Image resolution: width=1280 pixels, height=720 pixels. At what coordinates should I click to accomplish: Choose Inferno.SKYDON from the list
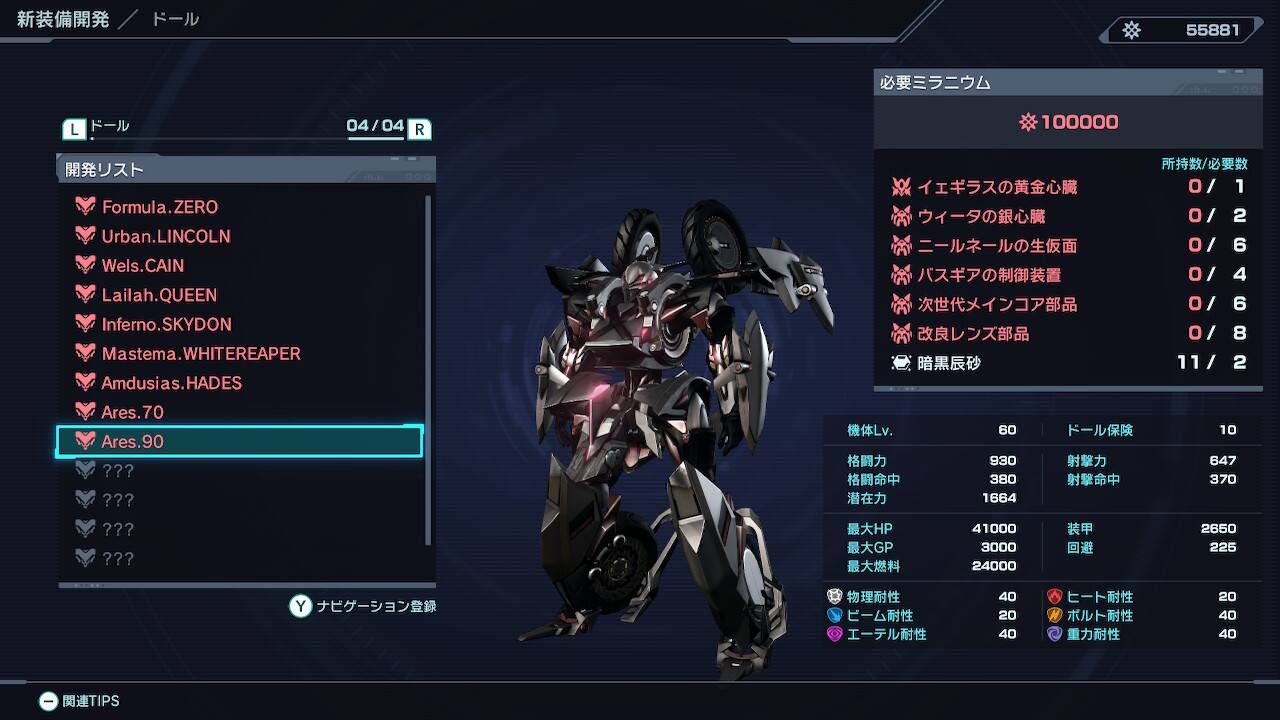point(166,325)
